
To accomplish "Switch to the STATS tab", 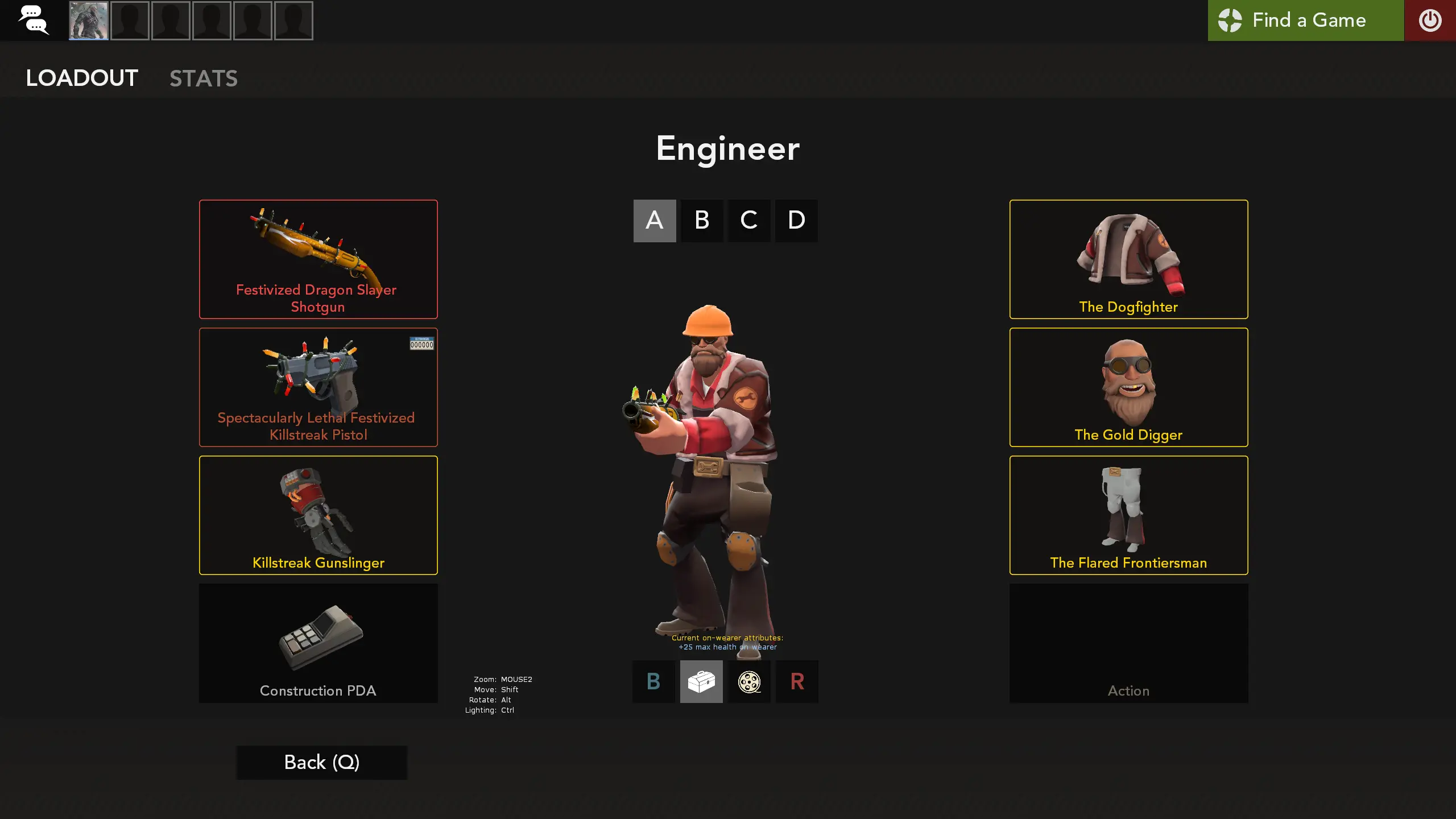I will point(204,78).
